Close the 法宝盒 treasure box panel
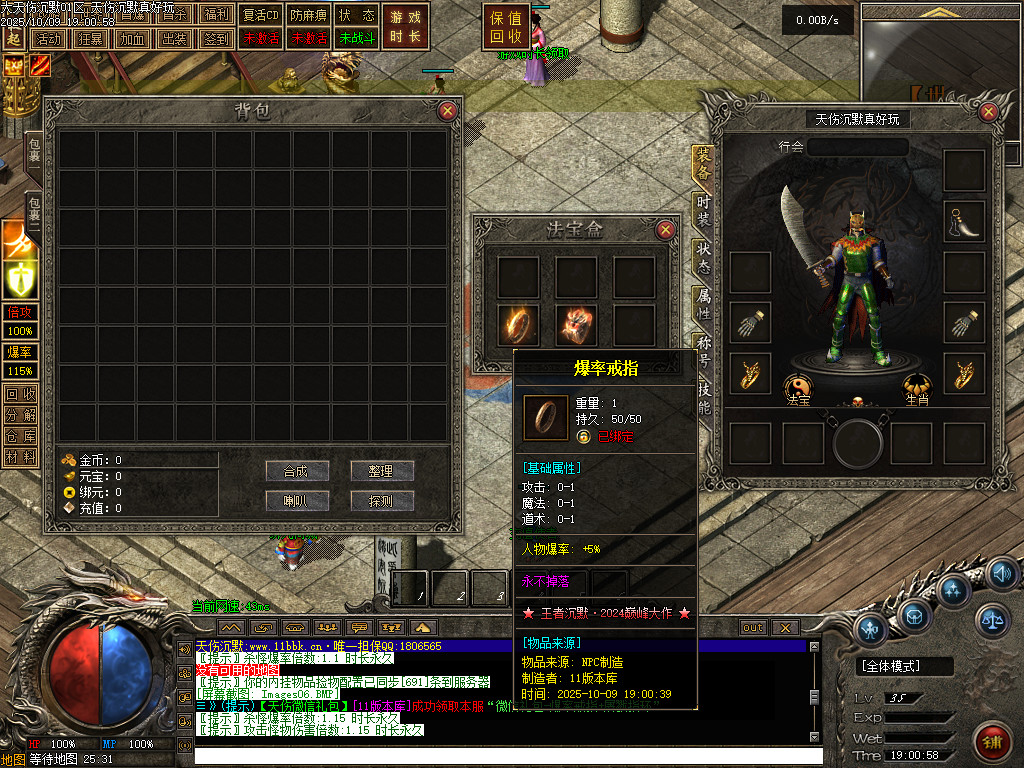This screenshot has height=768, width=1024. pos(665,230)
